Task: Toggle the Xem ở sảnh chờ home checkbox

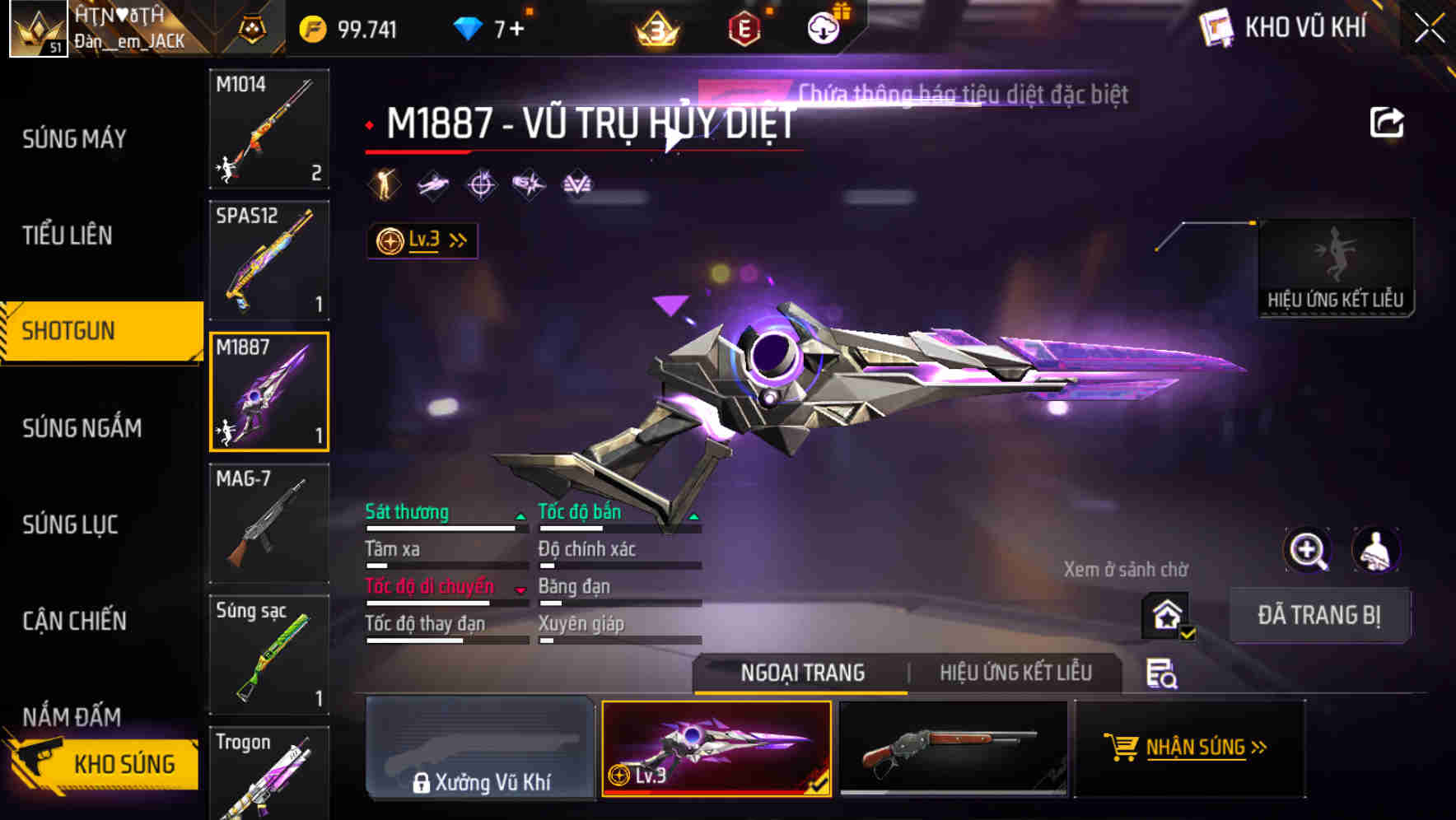Action: 1165,615
